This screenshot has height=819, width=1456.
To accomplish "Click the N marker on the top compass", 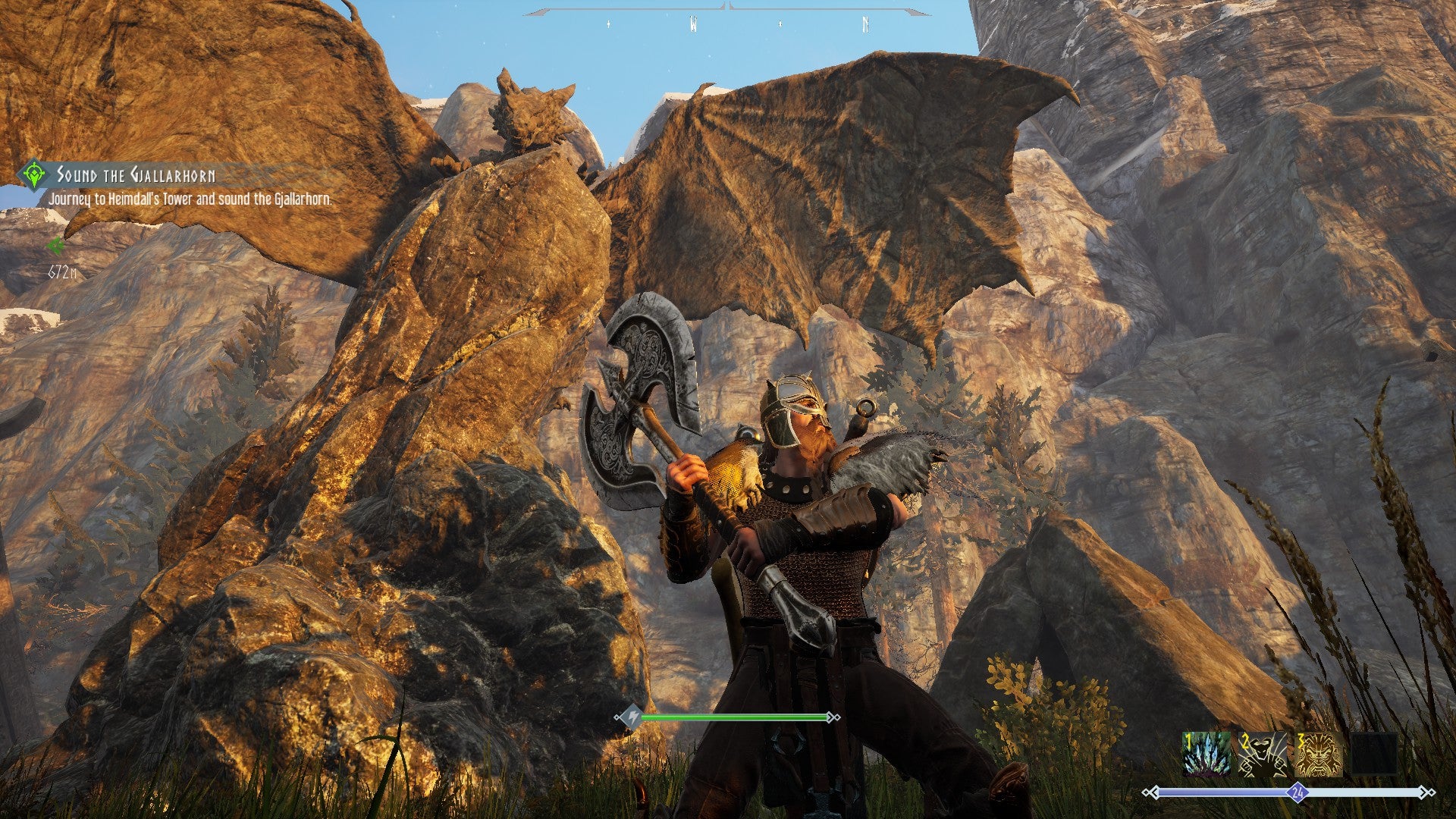I will click(x=864, y=23).
